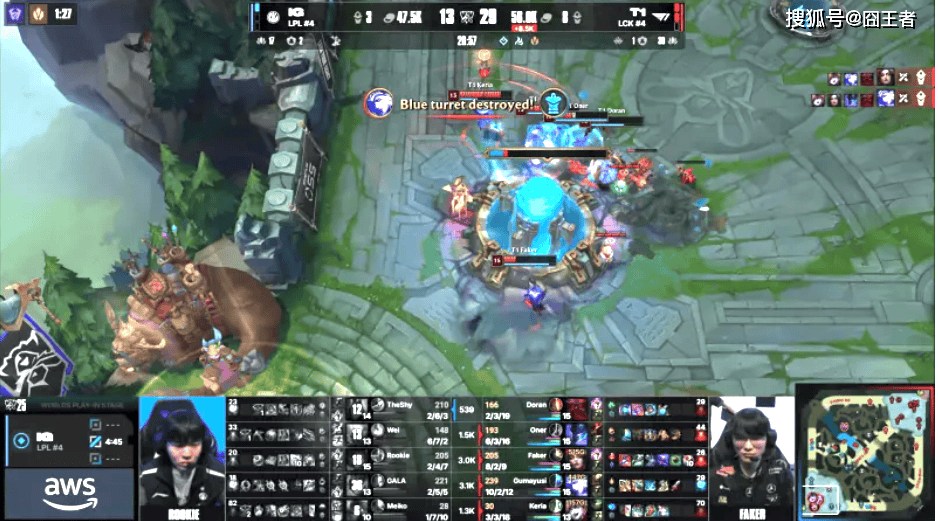Click the ROOKIE player camera feed

tap(181, 457)
